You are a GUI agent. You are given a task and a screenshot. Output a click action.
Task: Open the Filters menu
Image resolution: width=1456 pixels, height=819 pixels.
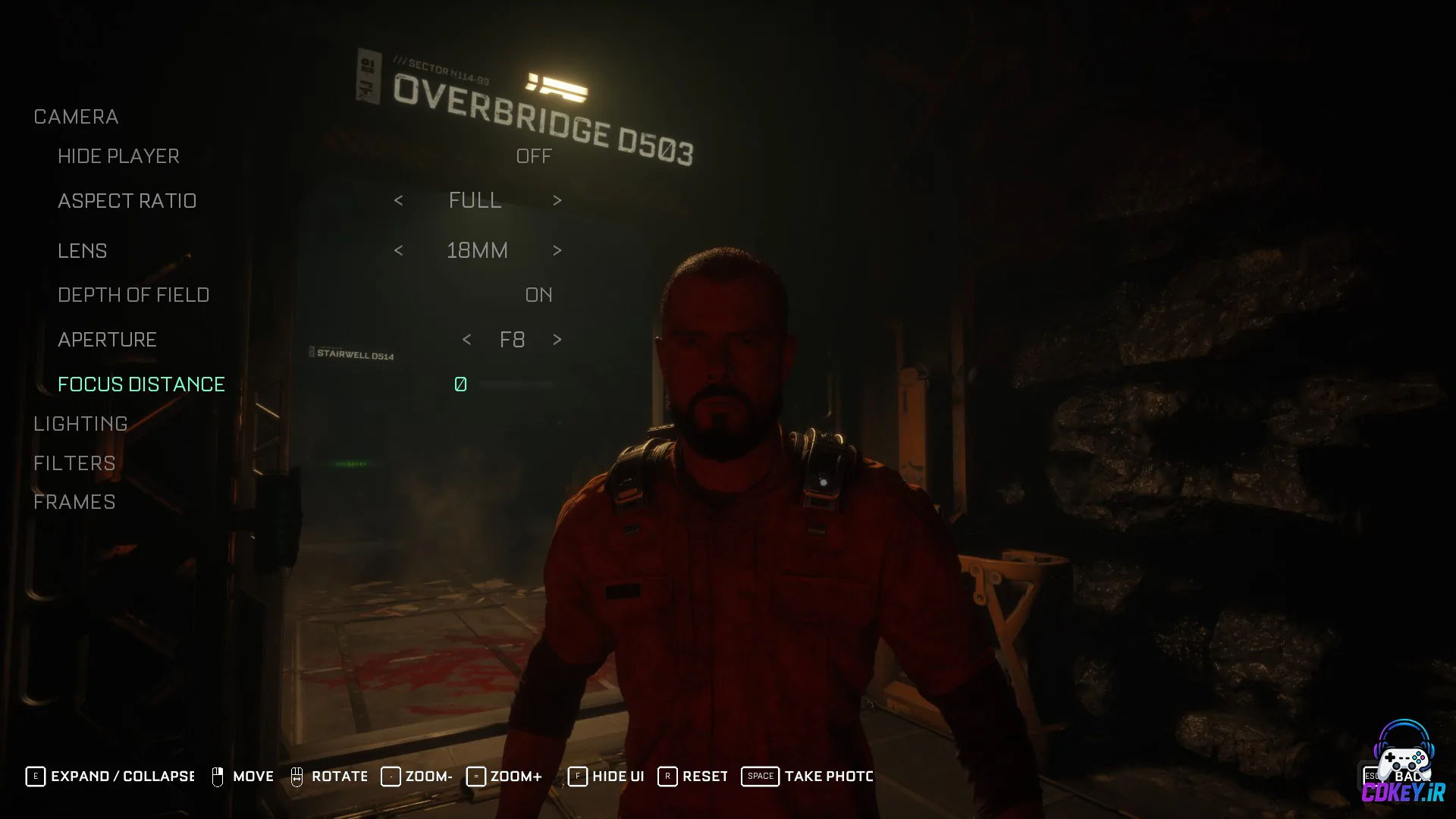click(74, 463)
